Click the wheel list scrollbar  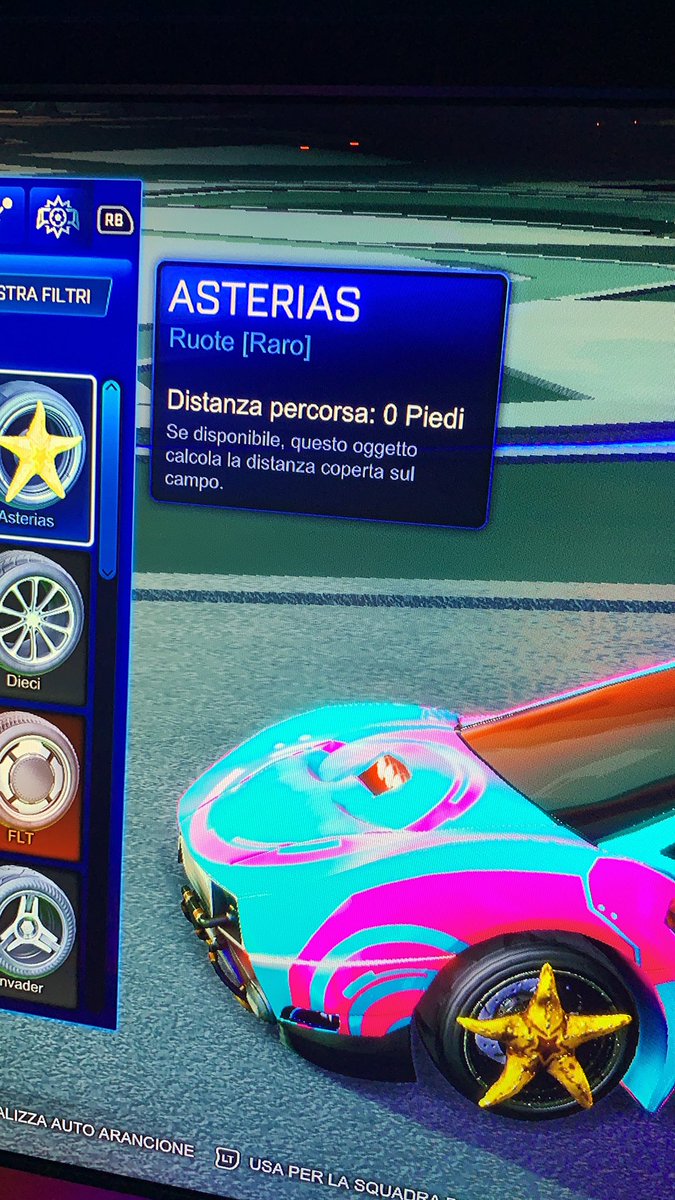coord(110,480)
